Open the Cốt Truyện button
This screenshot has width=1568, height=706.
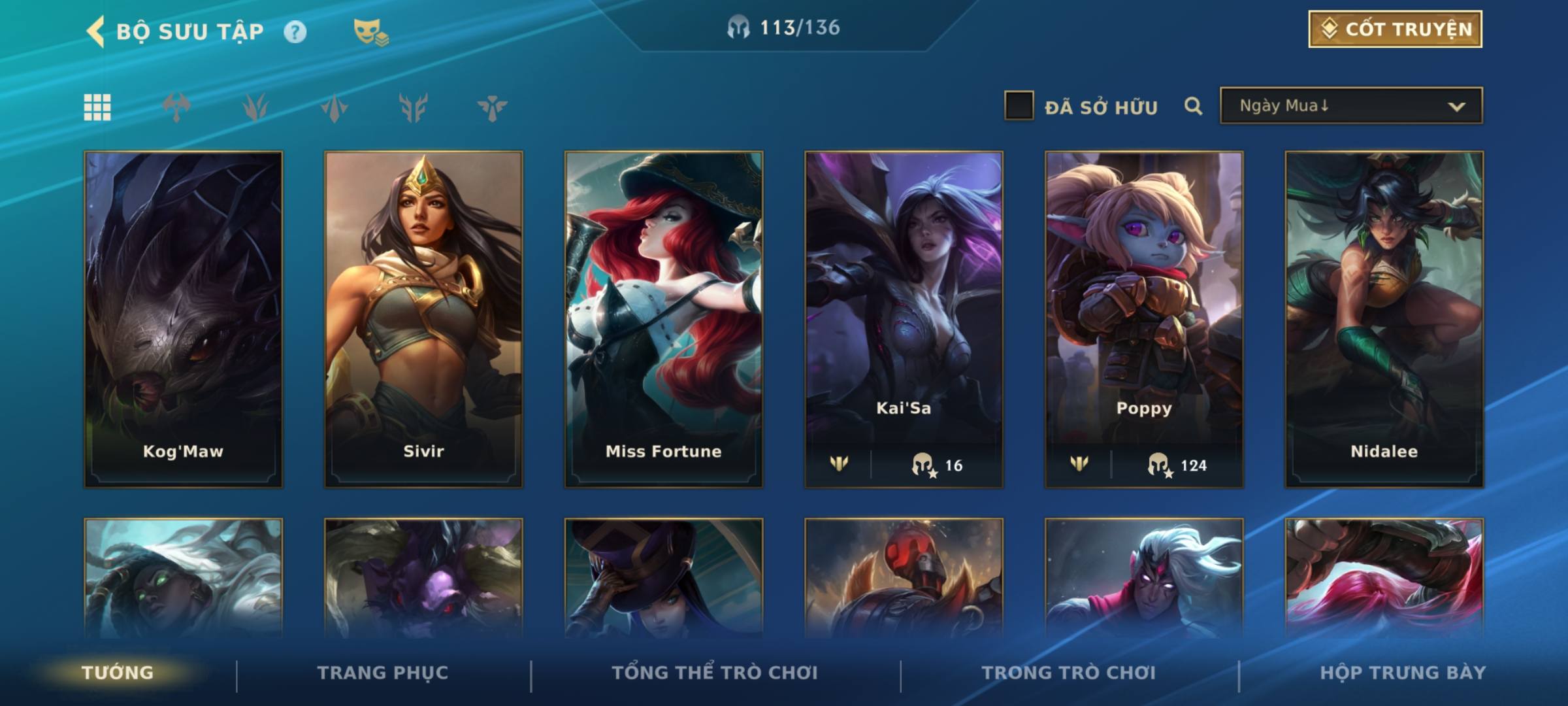point(1395,29)
